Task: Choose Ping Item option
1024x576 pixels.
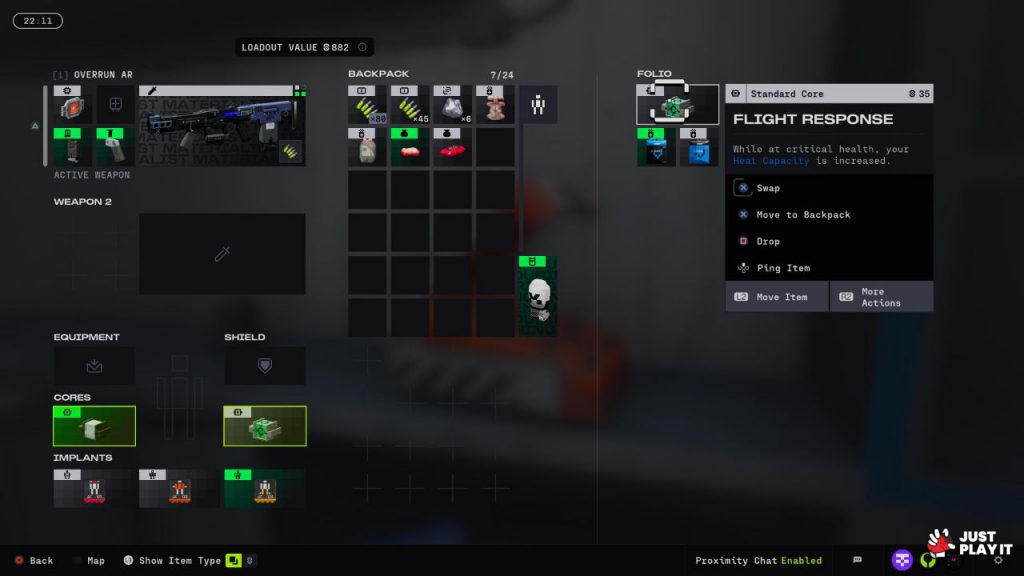Action: tap(783, 268)
